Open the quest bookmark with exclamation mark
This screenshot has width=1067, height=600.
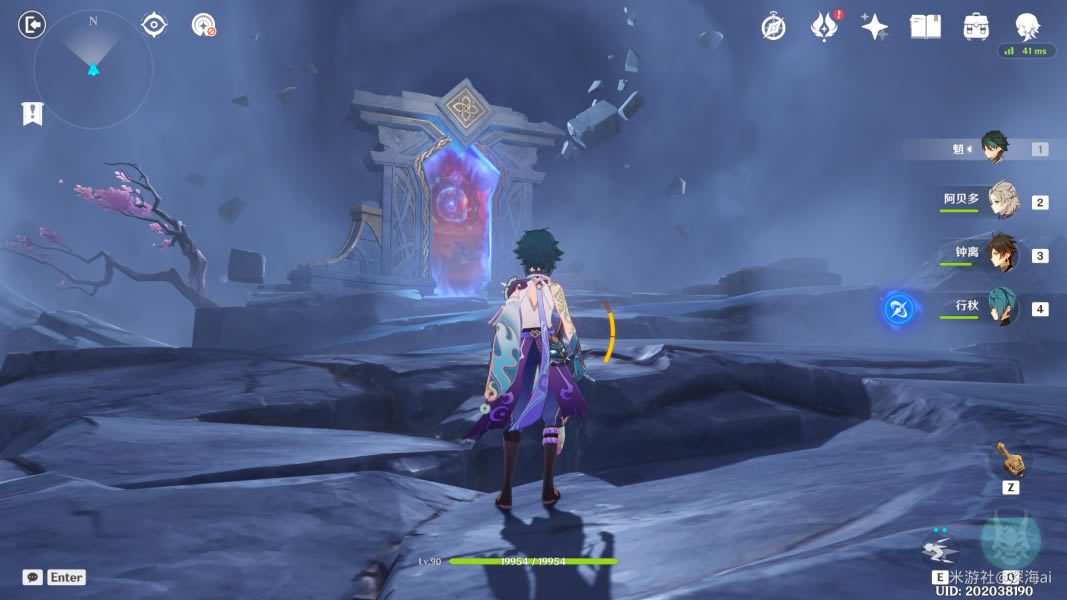click(32, 114)
